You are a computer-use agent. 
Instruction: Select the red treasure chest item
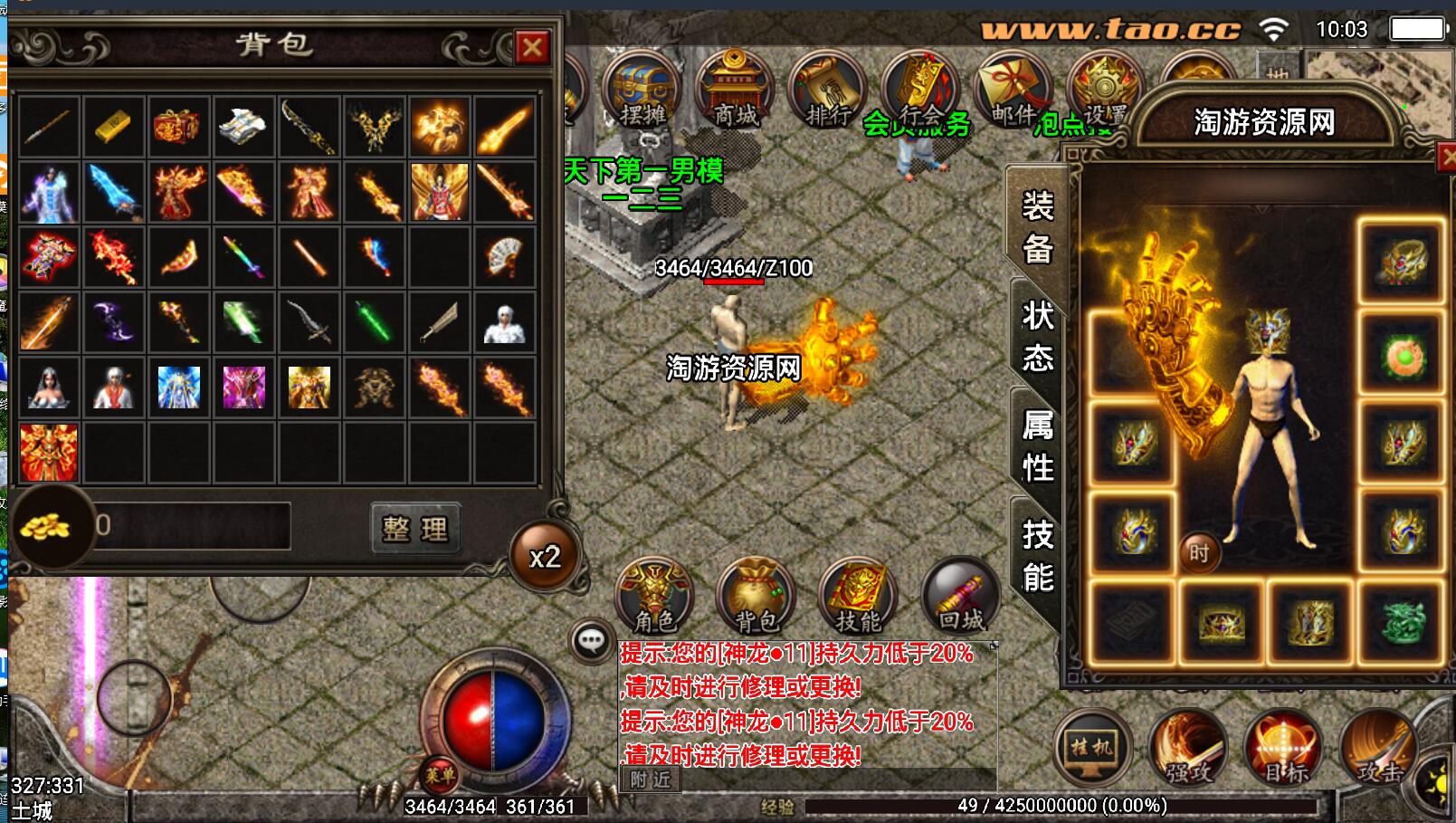click(177, 127)
